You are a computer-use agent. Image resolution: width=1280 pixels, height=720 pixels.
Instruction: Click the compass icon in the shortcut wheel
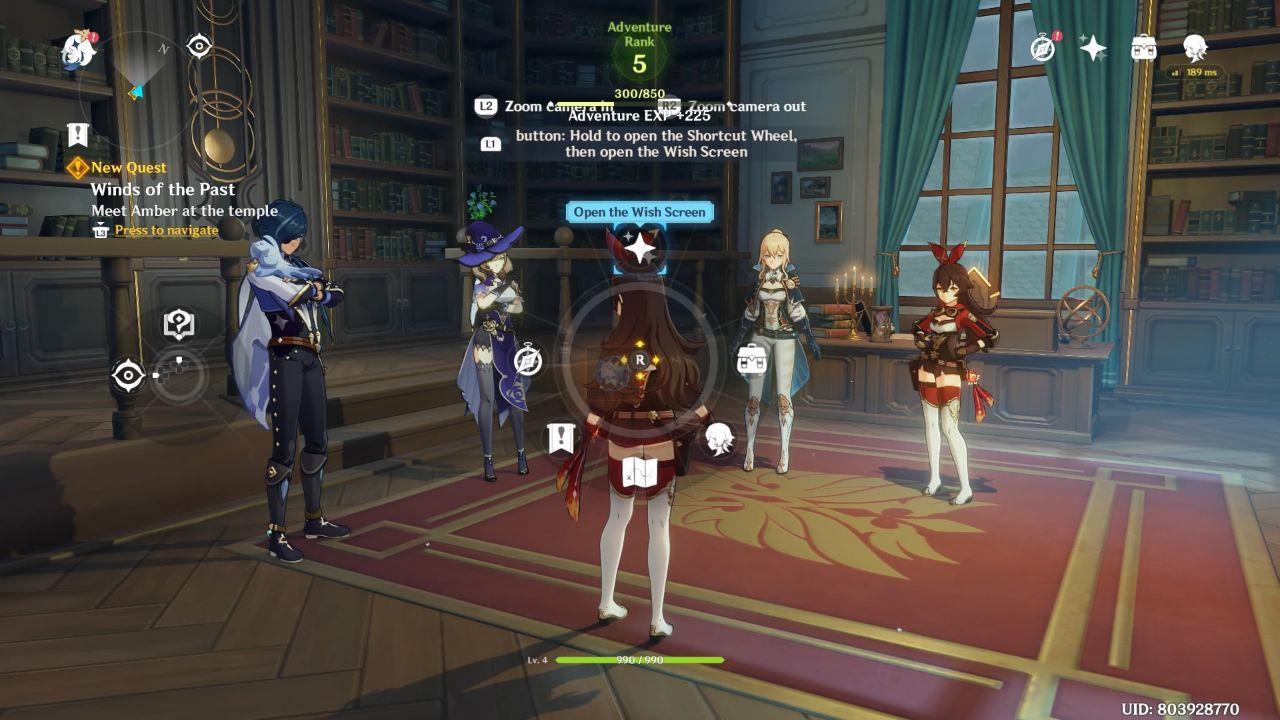click(528, 360)
